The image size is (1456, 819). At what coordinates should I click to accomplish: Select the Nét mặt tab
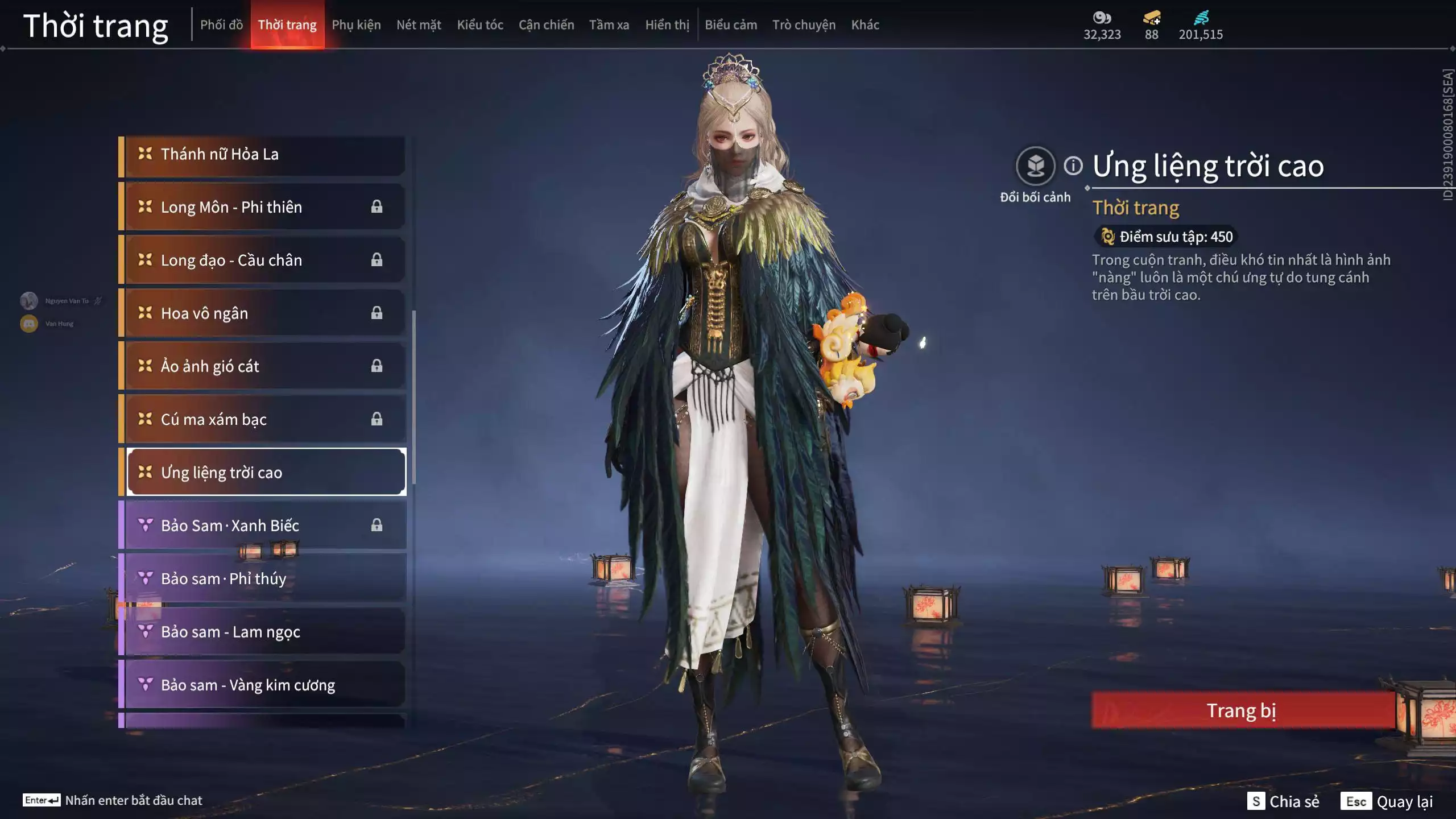click(x=419, y=25)
